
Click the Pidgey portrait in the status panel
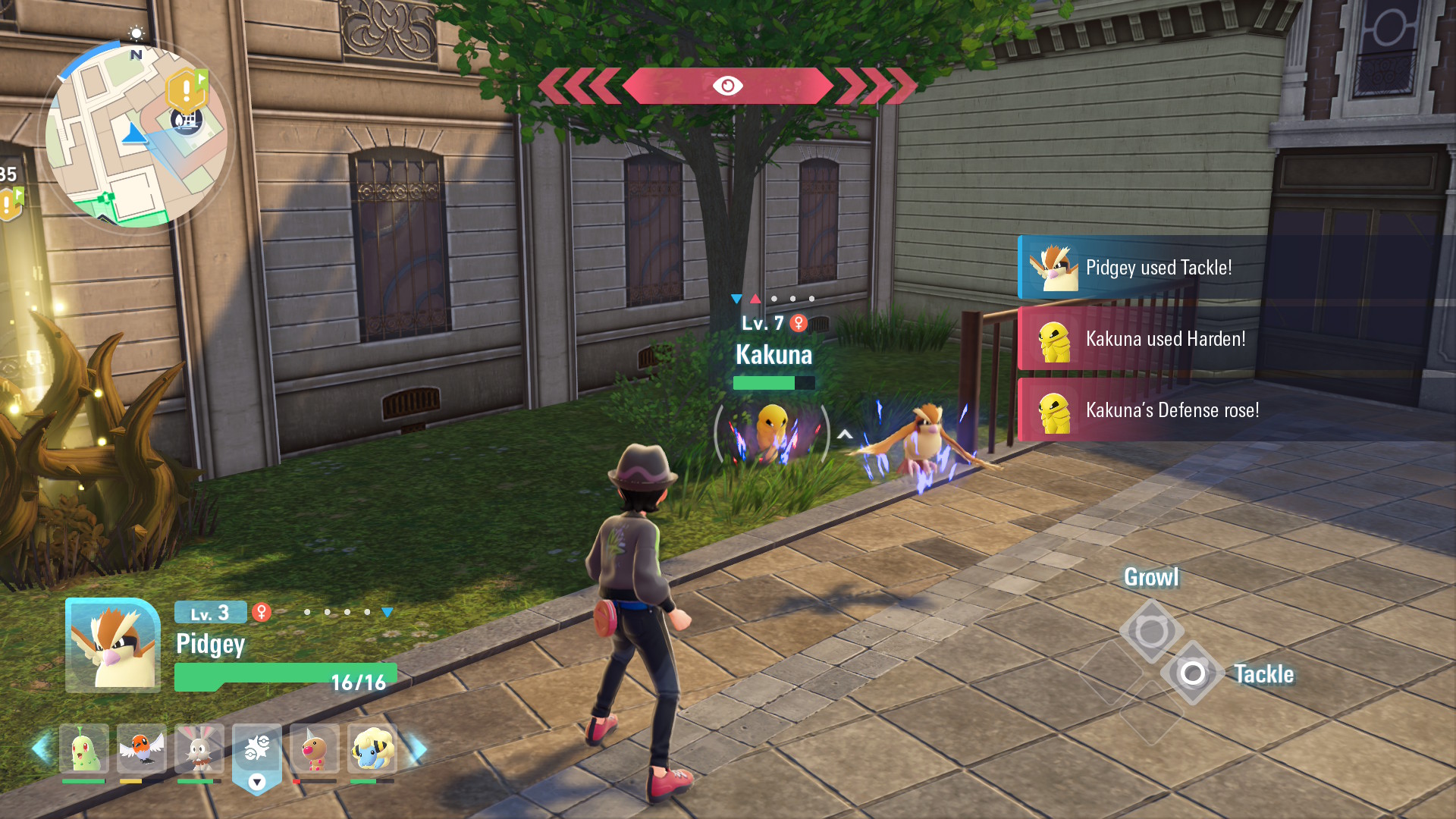coord(113,645)
